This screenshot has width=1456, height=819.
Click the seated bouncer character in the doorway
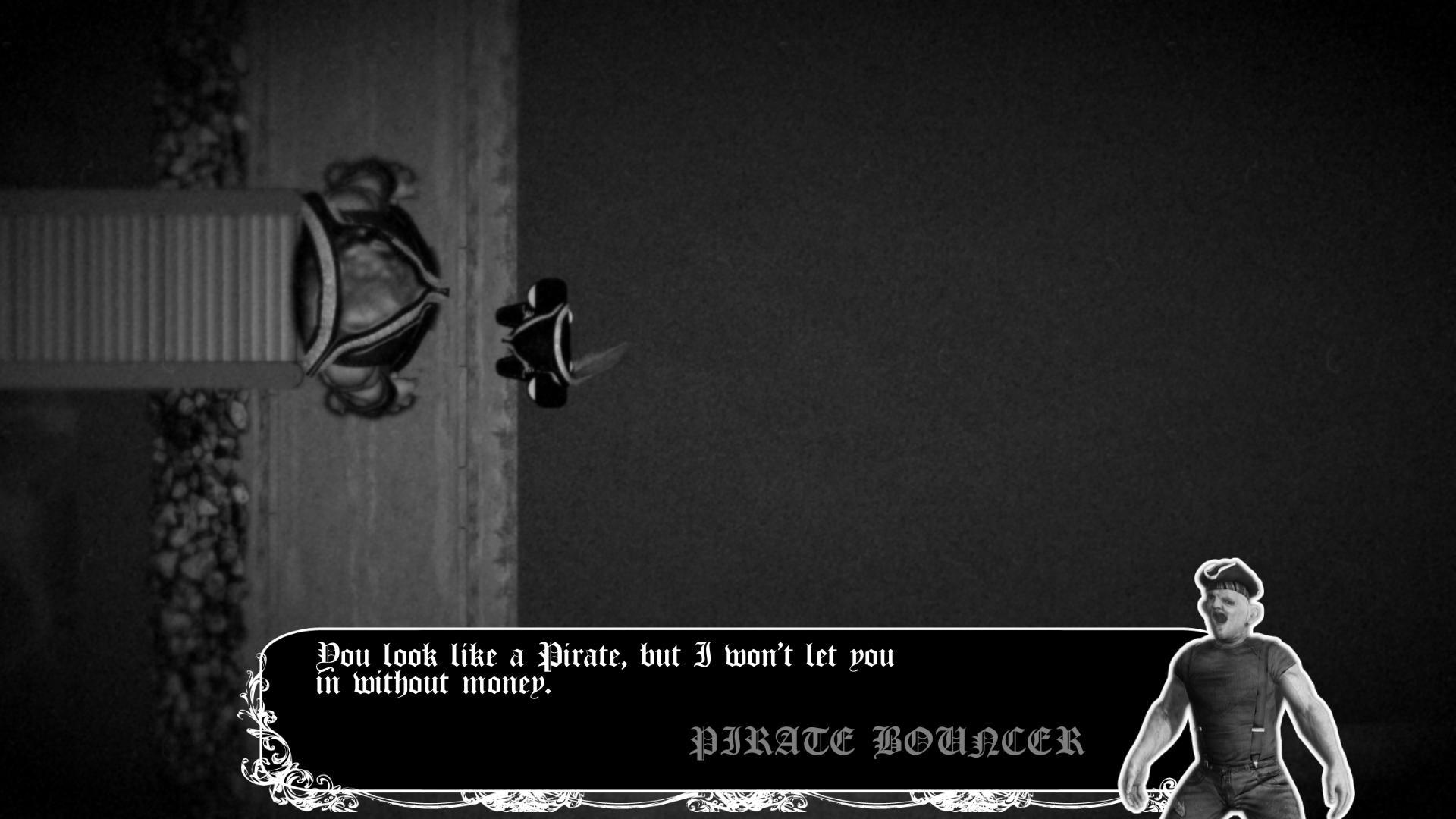tap(364, 288)
